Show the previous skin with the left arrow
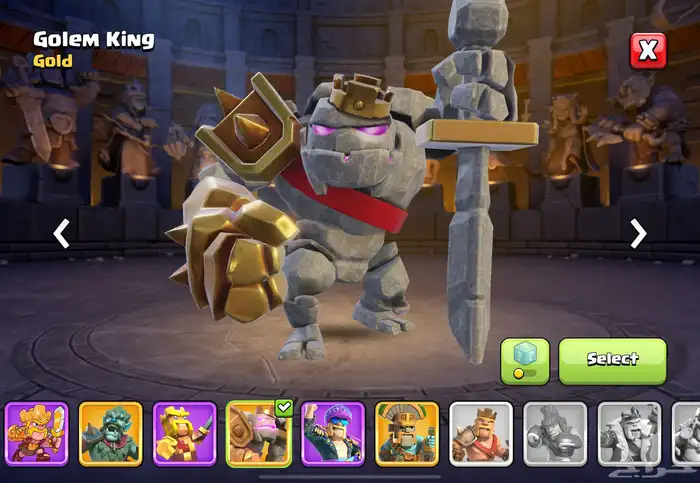700x483 pixels. coord(62,234)
